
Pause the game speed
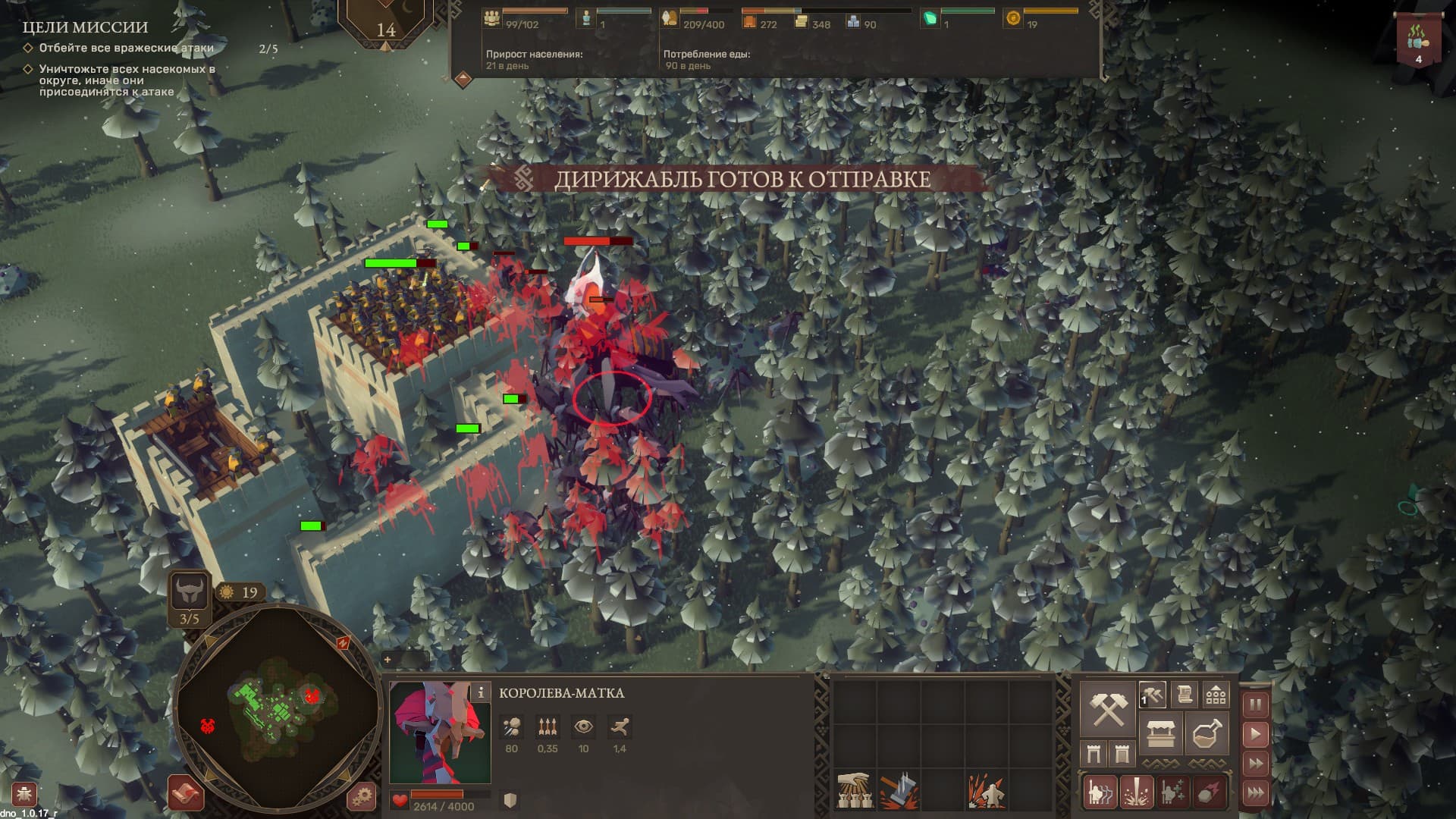[x=1255, y=704]
